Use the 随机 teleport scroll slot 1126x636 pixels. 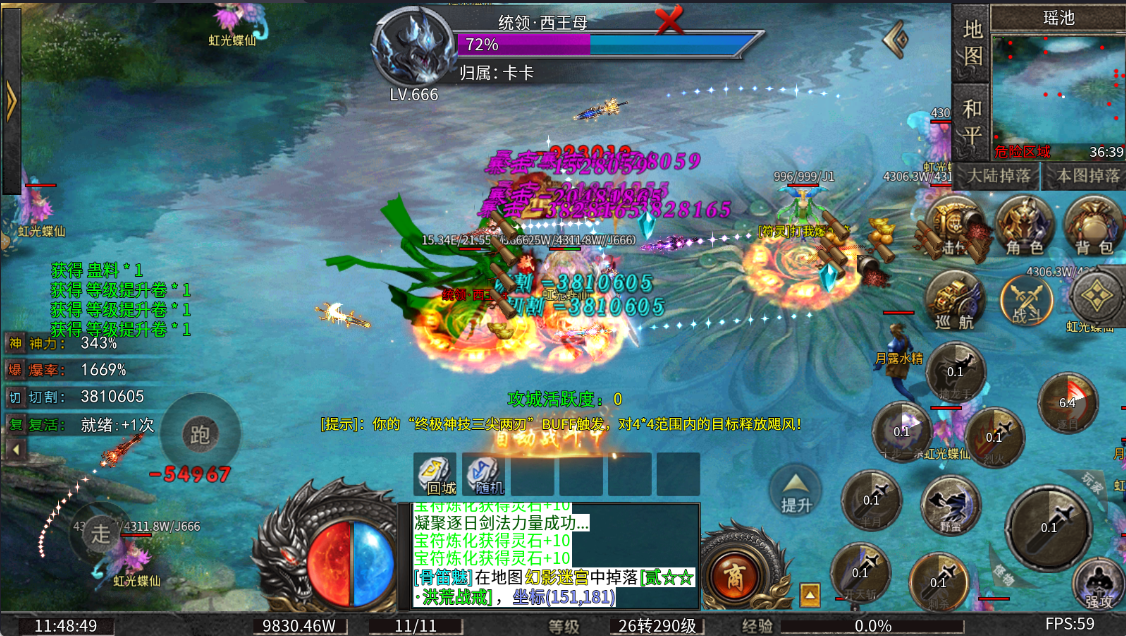click(x=484, y=474)
